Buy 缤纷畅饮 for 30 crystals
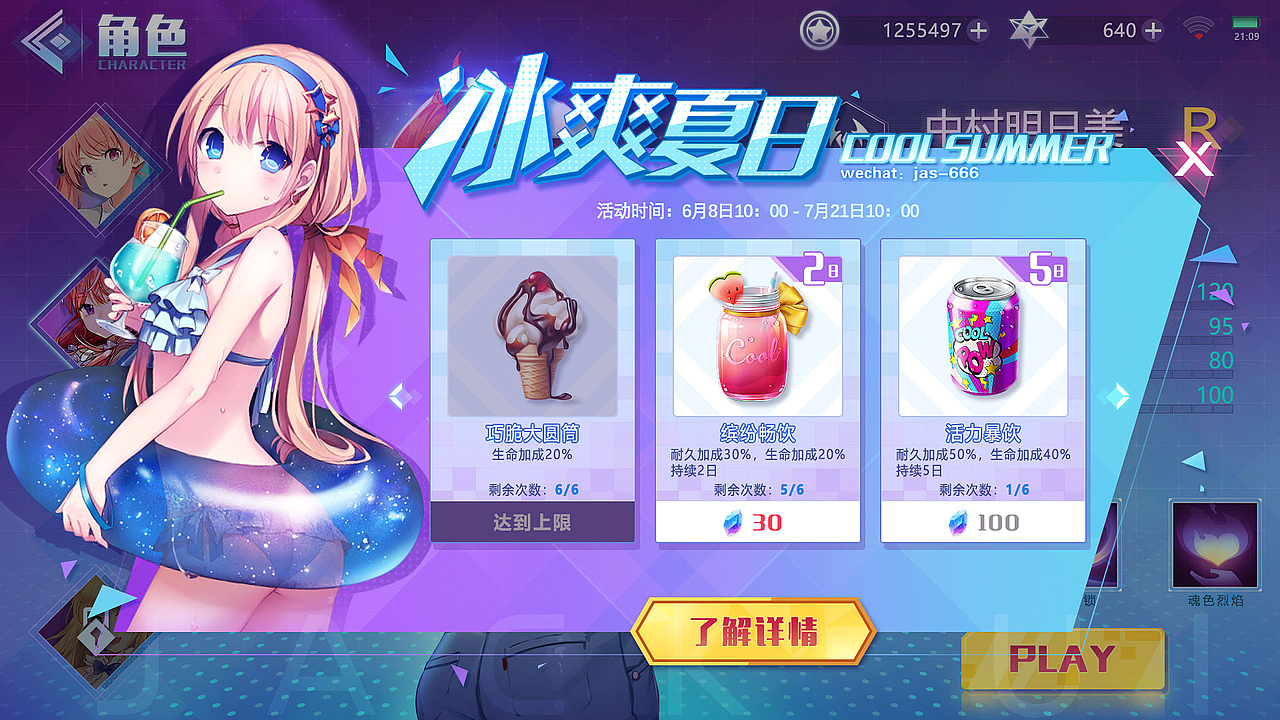This screenshot has height=720, width=1280. coord(758,521)
